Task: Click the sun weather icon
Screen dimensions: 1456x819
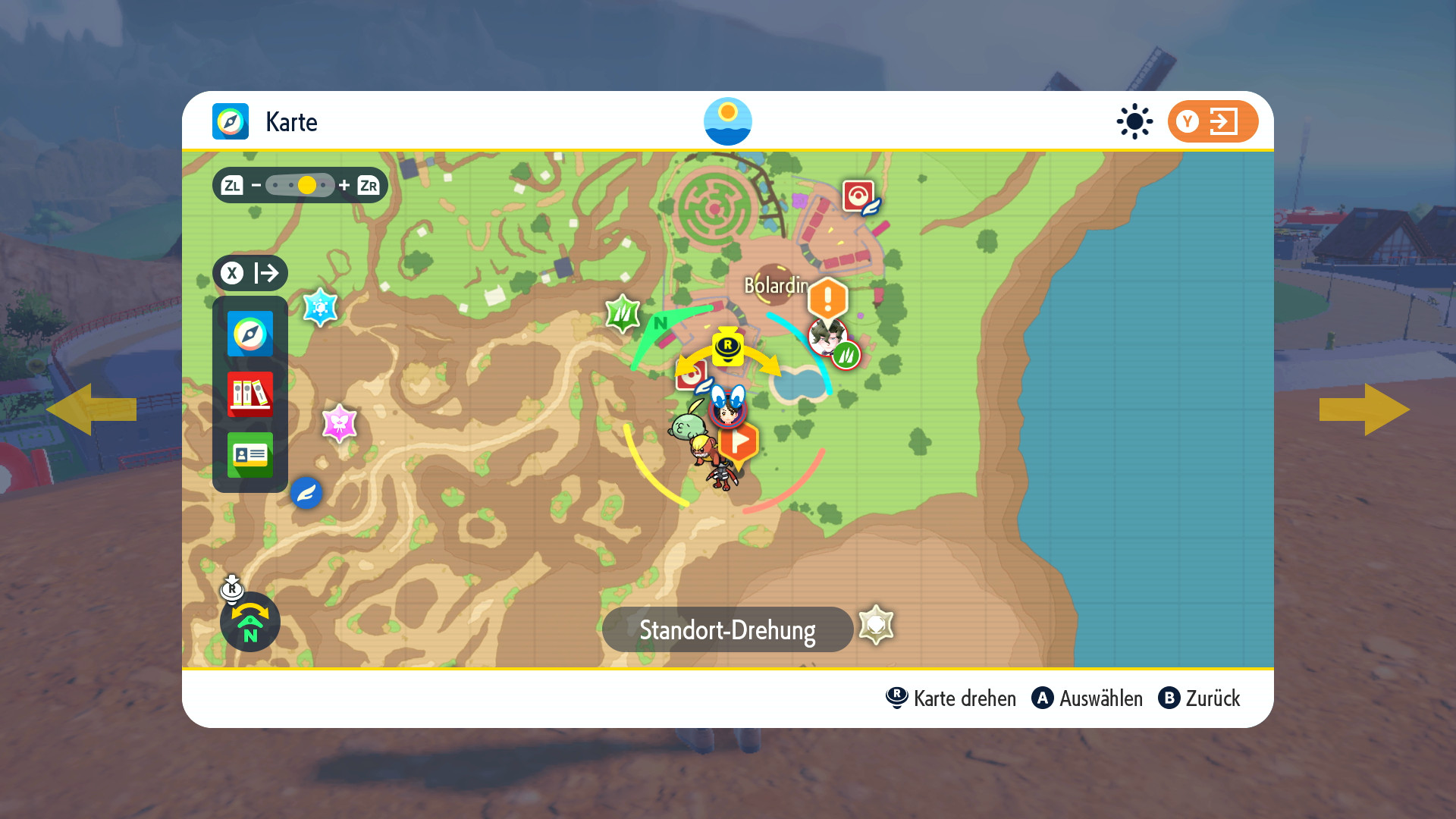Action: (x=1134, y=121)
